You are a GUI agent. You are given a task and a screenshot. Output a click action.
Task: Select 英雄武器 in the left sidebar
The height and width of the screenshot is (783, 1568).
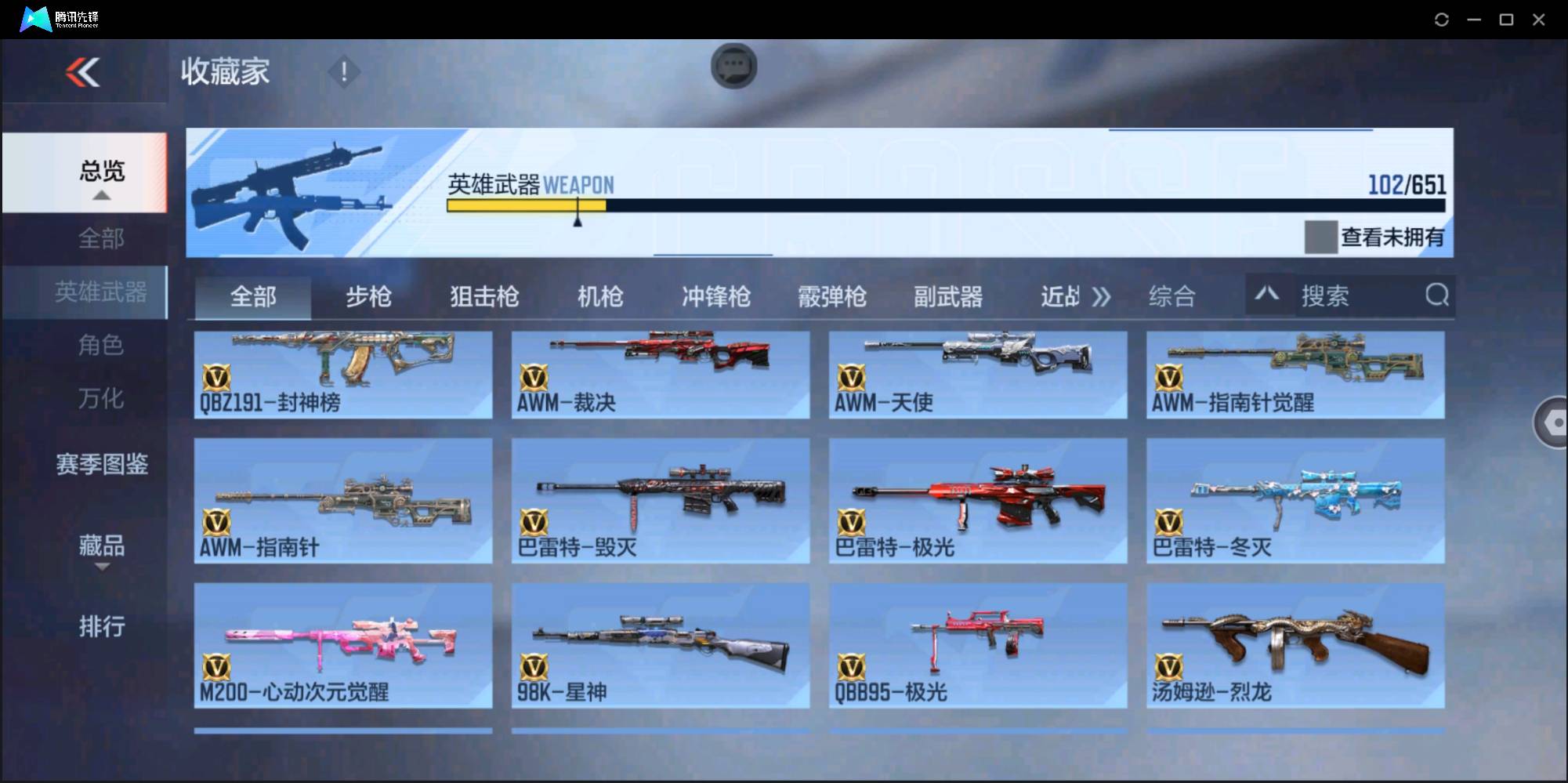(x=100, y=292)
